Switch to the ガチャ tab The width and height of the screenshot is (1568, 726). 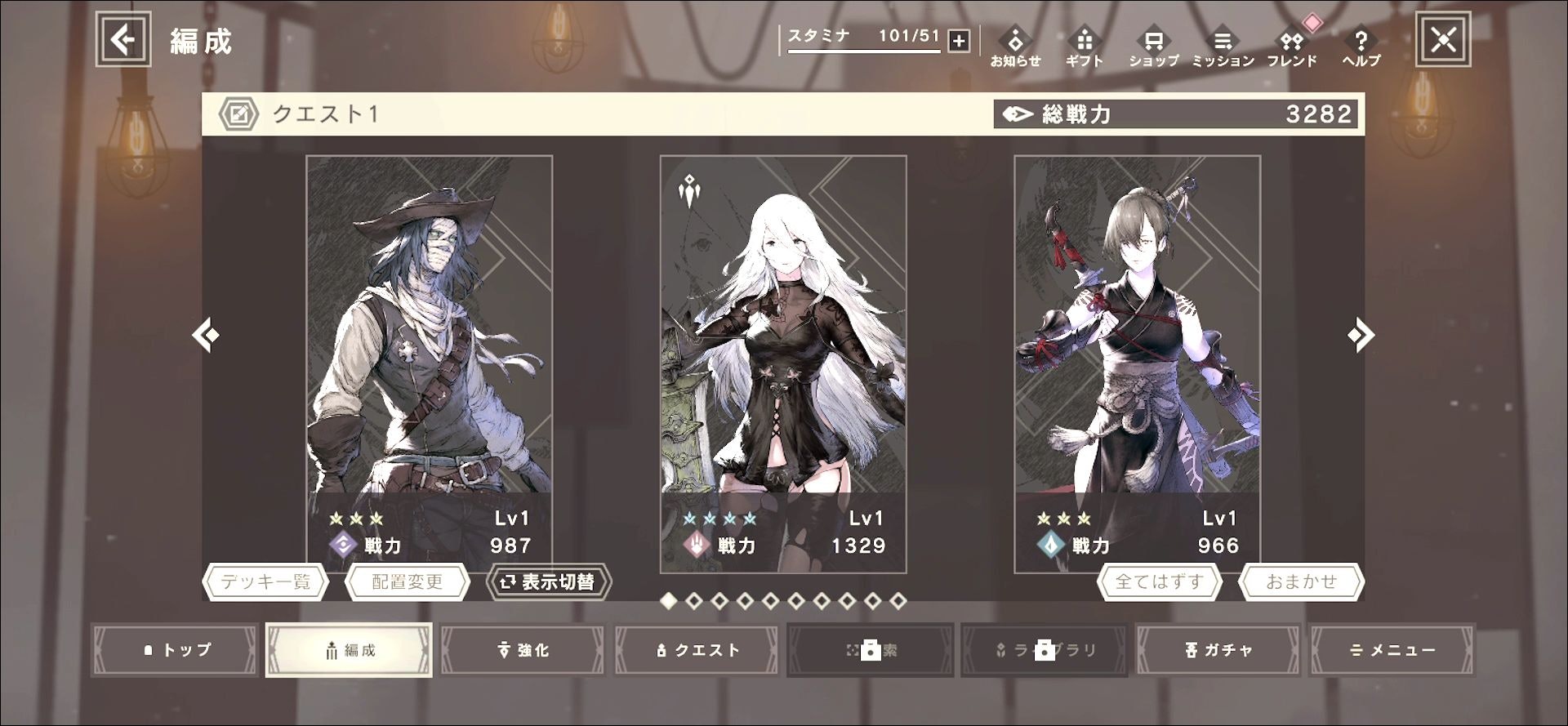1218,650
